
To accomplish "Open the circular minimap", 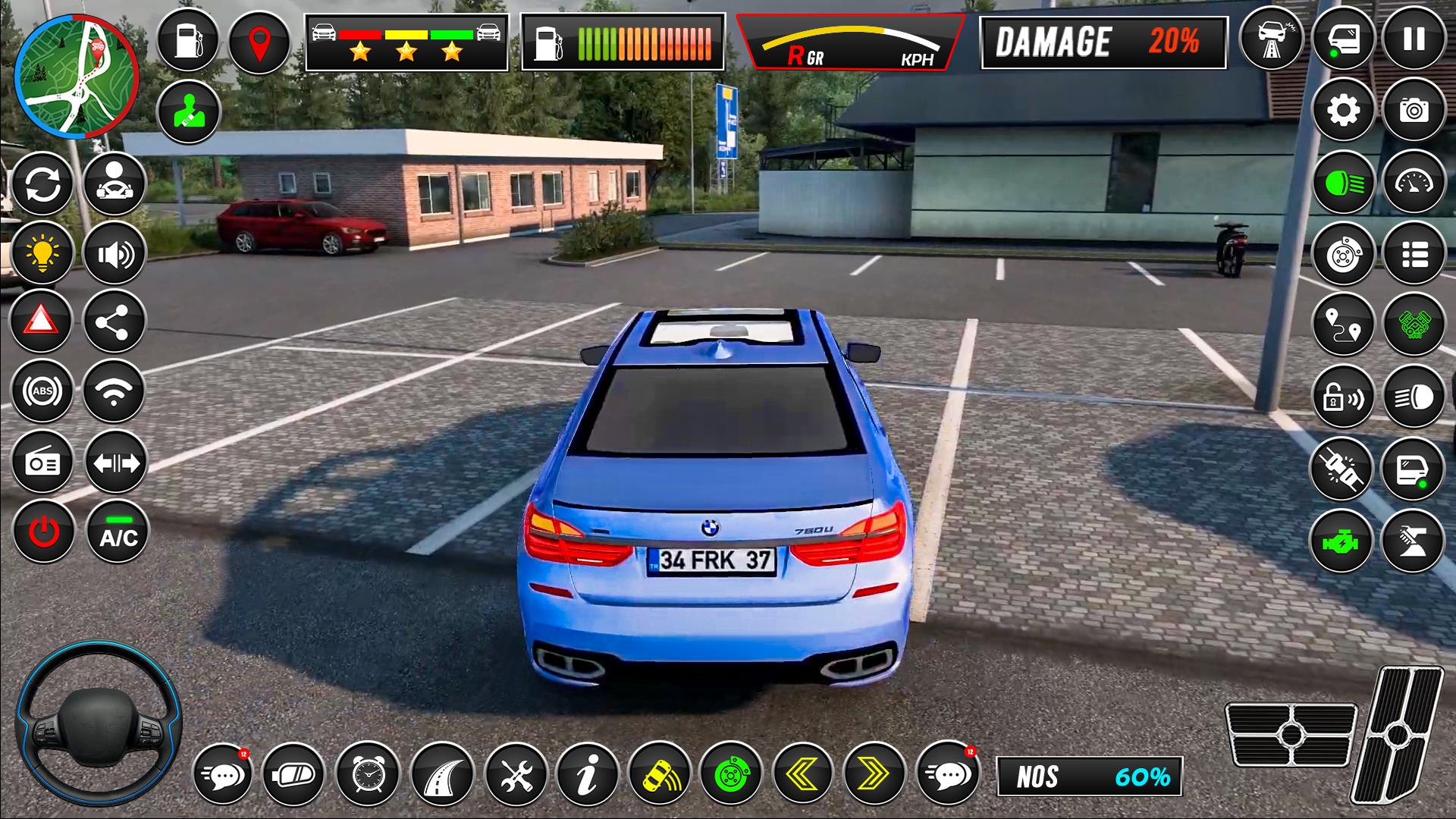I will click(76, 76).
